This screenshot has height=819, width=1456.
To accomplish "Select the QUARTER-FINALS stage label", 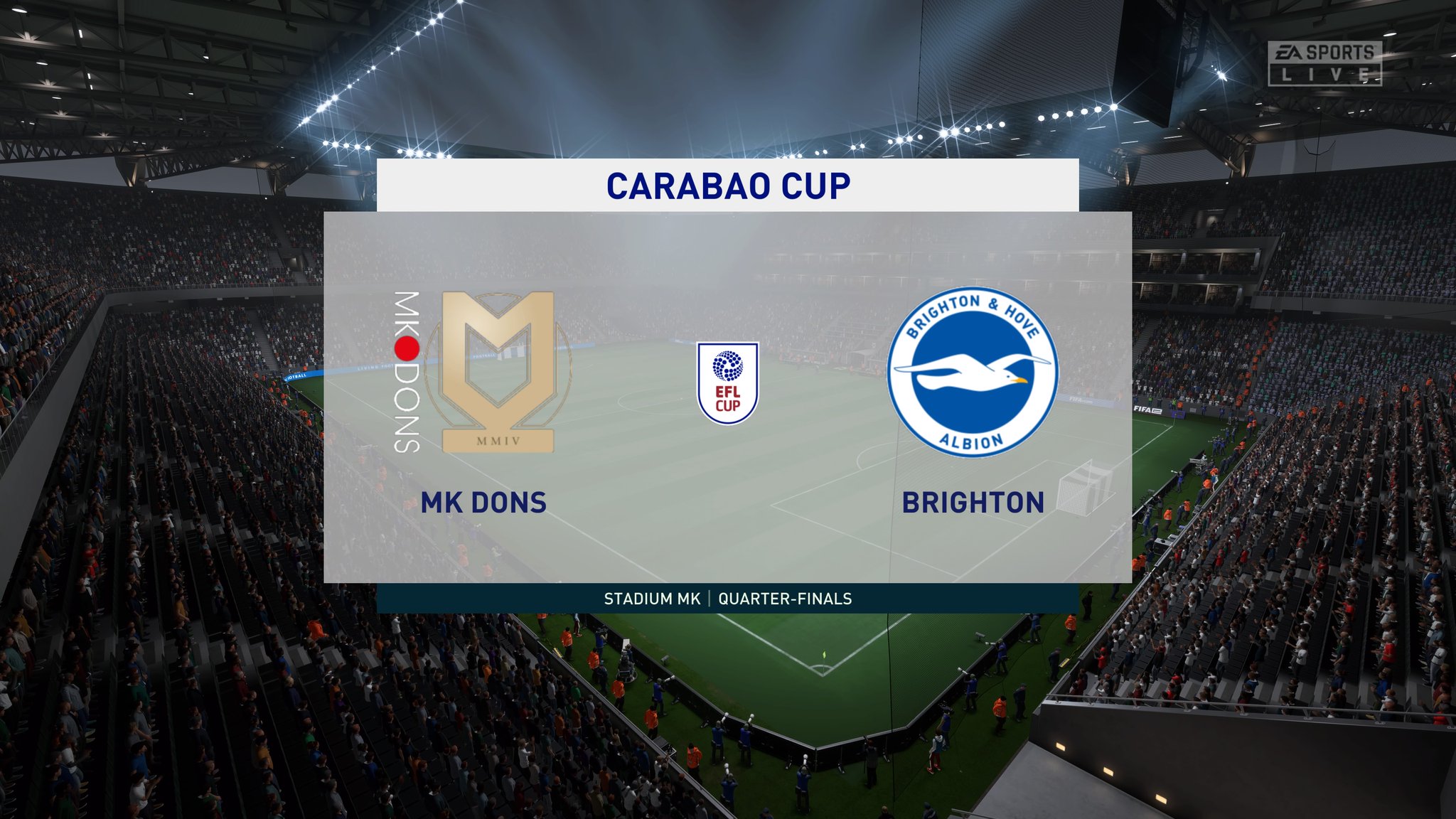I will (785, 599).
